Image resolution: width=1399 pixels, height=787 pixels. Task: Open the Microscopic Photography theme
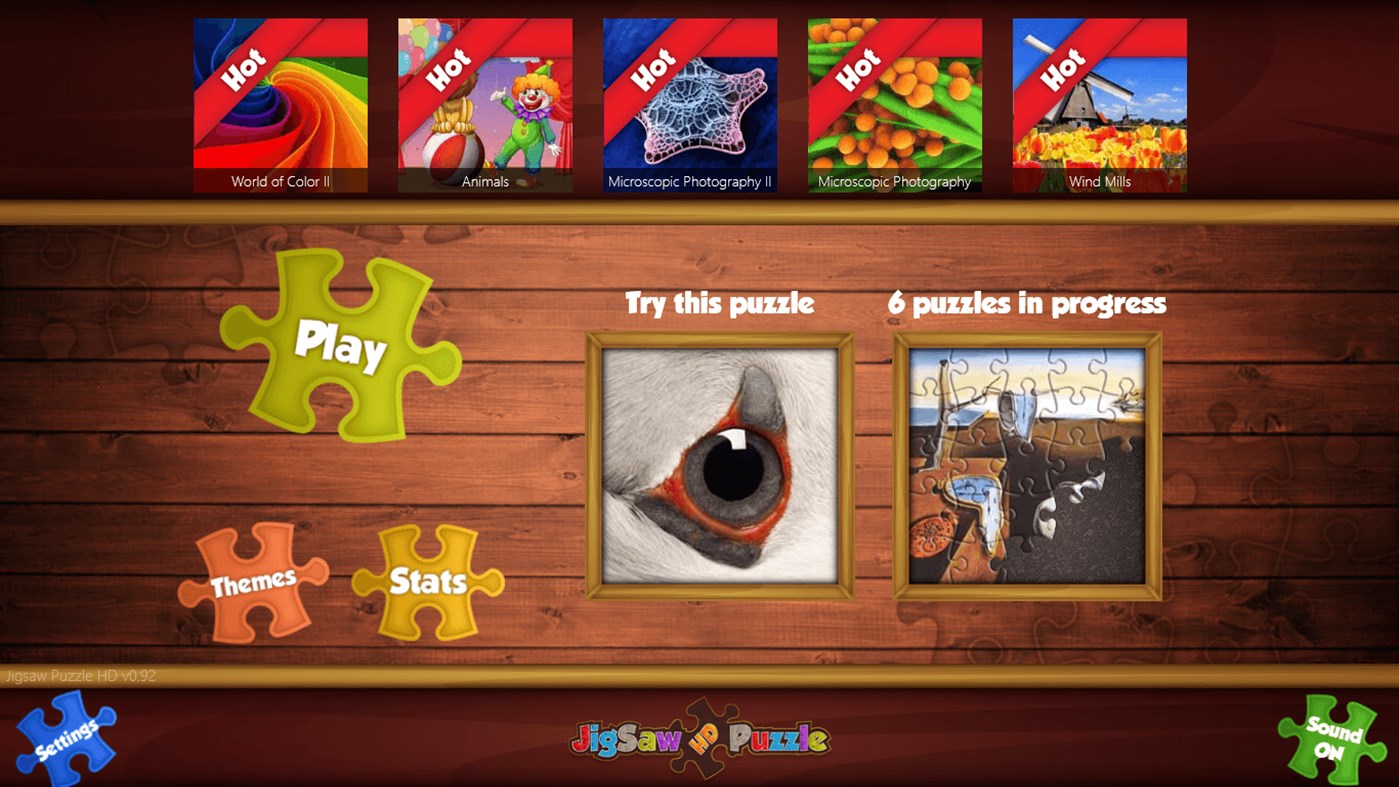point(894,100)
